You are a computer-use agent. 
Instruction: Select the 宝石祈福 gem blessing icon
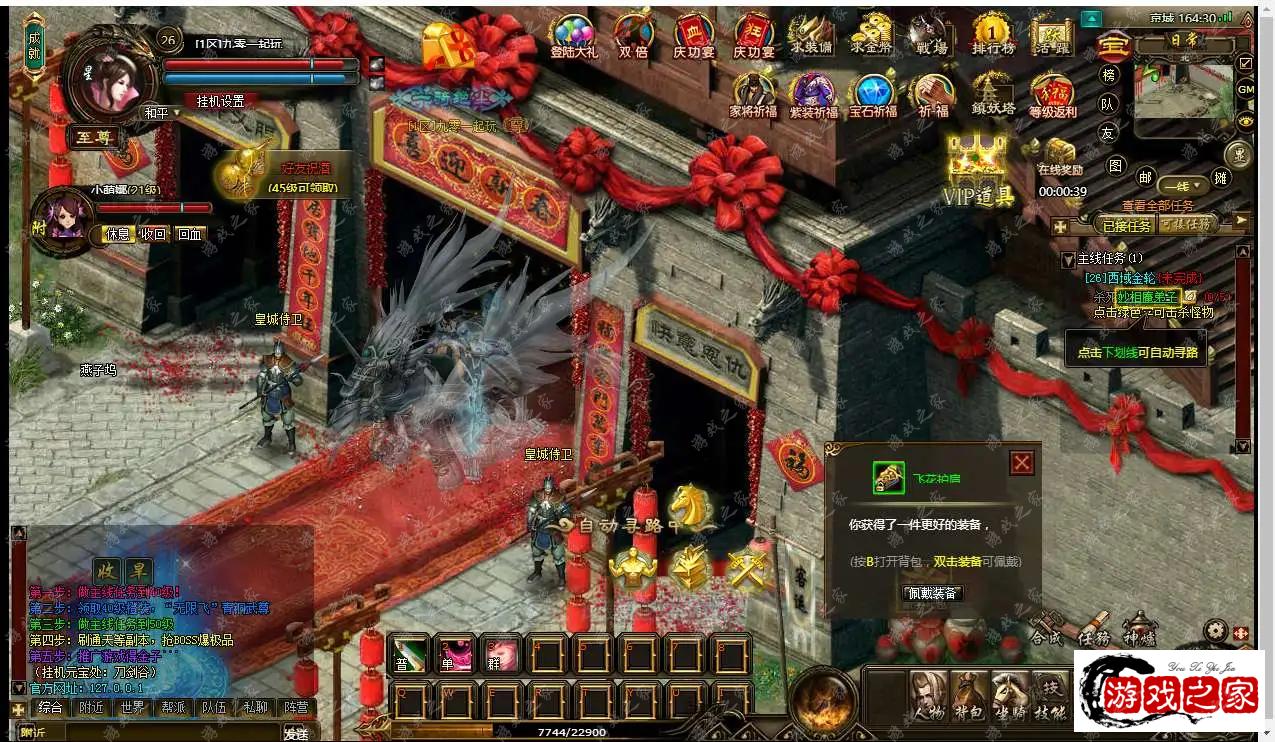point(873,96)
